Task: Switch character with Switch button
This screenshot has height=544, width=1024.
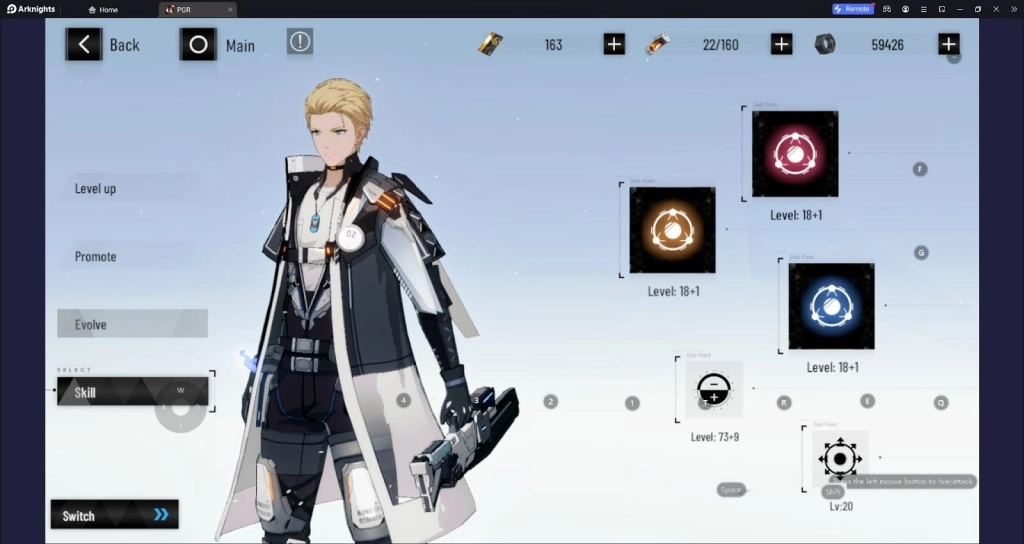Action: point(114,515)
